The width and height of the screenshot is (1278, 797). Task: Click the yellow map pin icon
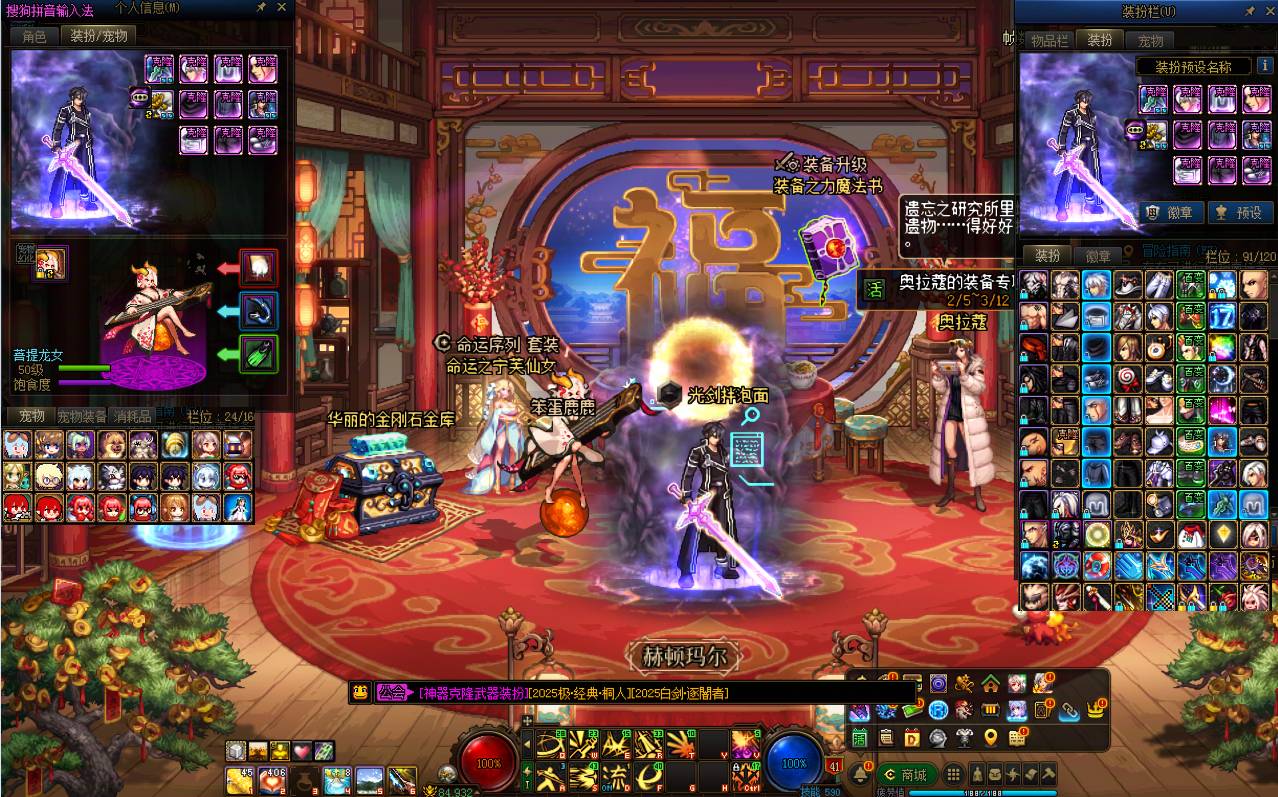(990, 738)
